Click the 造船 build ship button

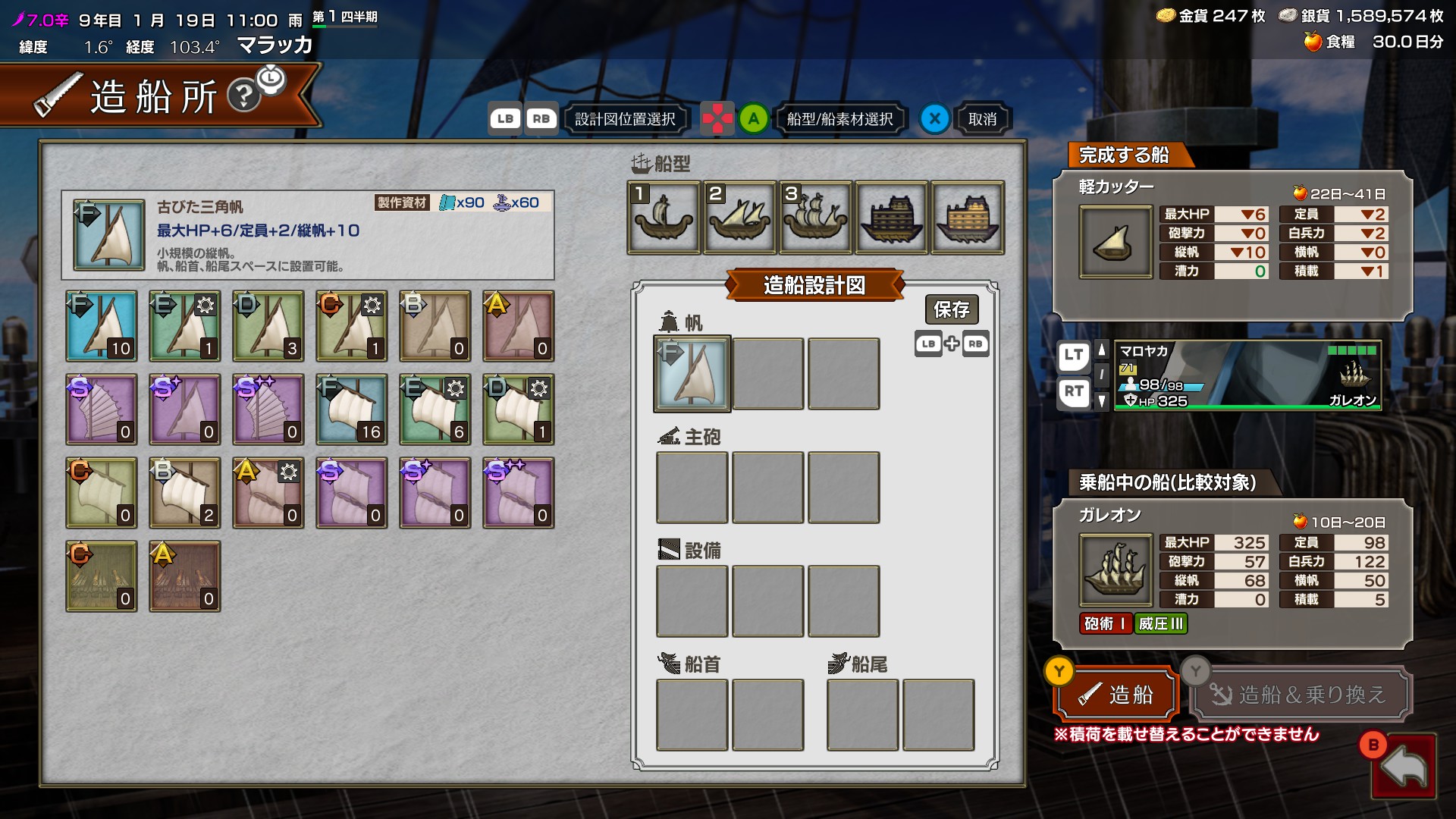point(1116,694)
